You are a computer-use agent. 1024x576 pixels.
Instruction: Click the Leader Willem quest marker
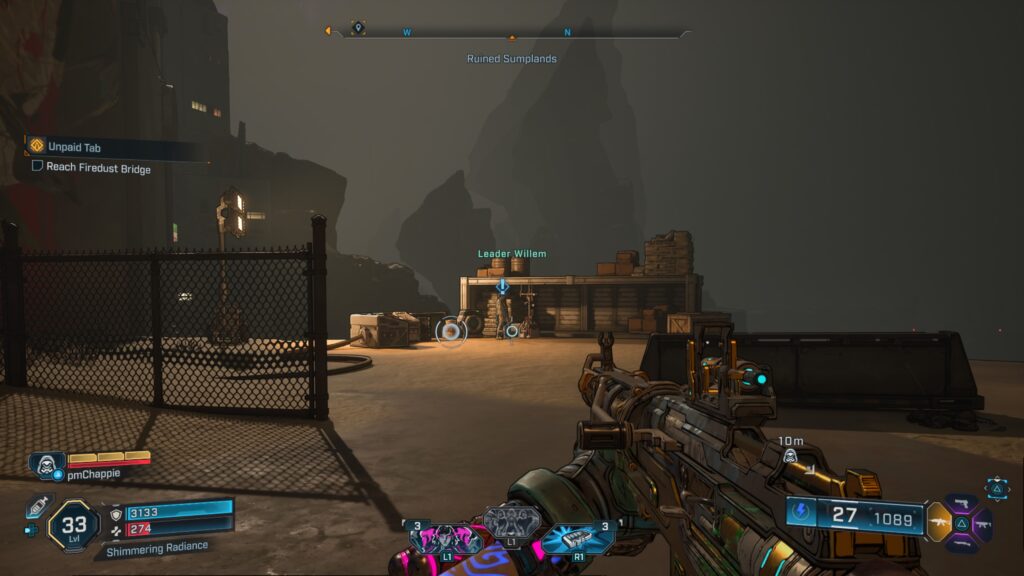(503, 286)
